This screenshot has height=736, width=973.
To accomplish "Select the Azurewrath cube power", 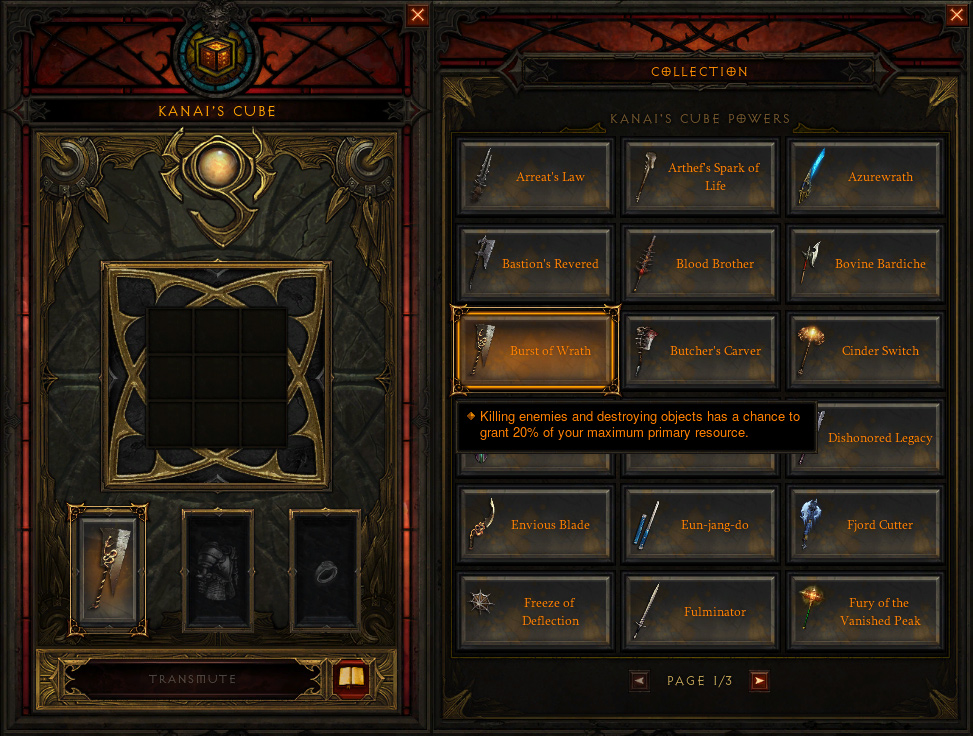I will pos(865,177).
